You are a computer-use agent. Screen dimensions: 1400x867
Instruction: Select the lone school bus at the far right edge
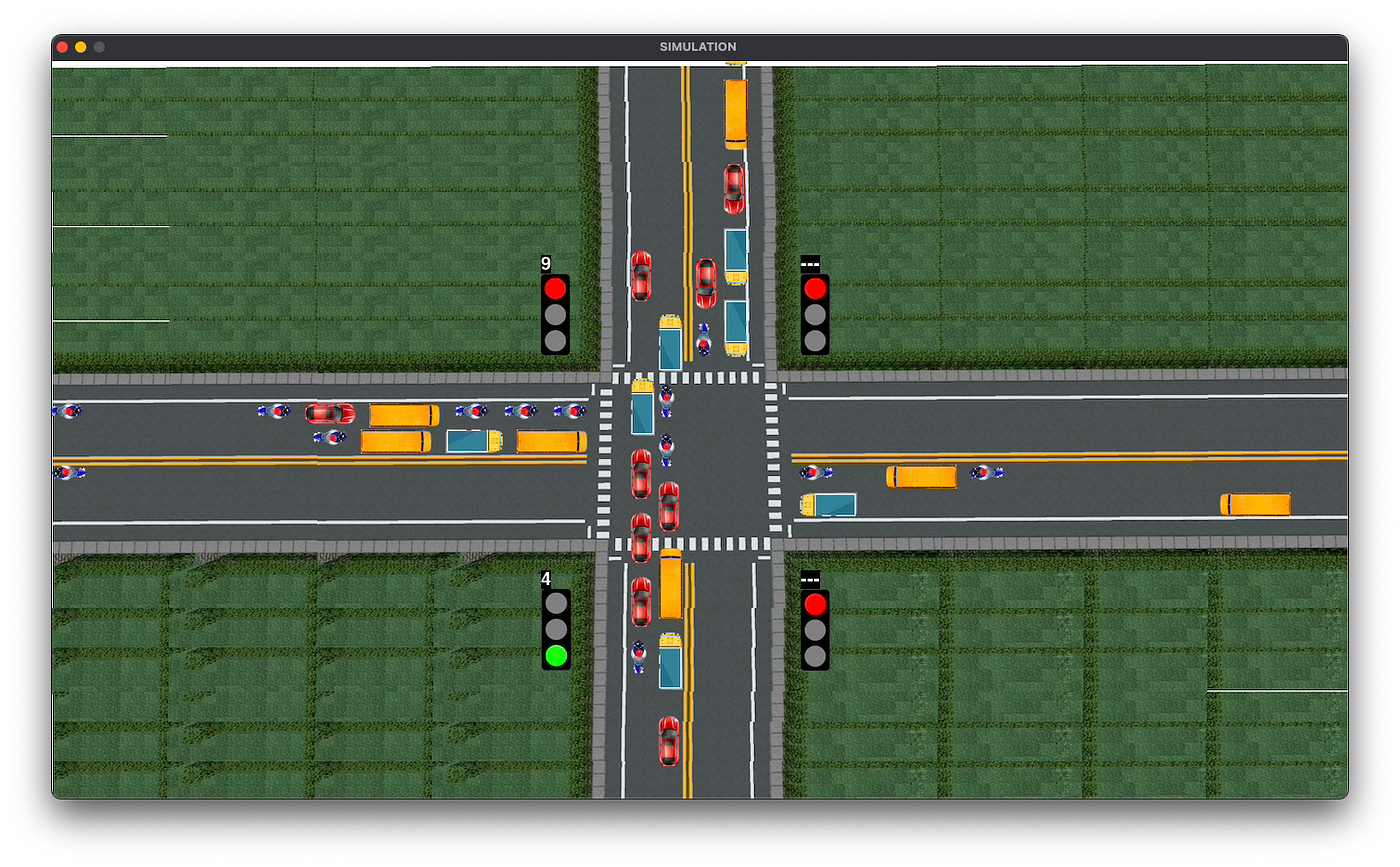point(1255,503)
